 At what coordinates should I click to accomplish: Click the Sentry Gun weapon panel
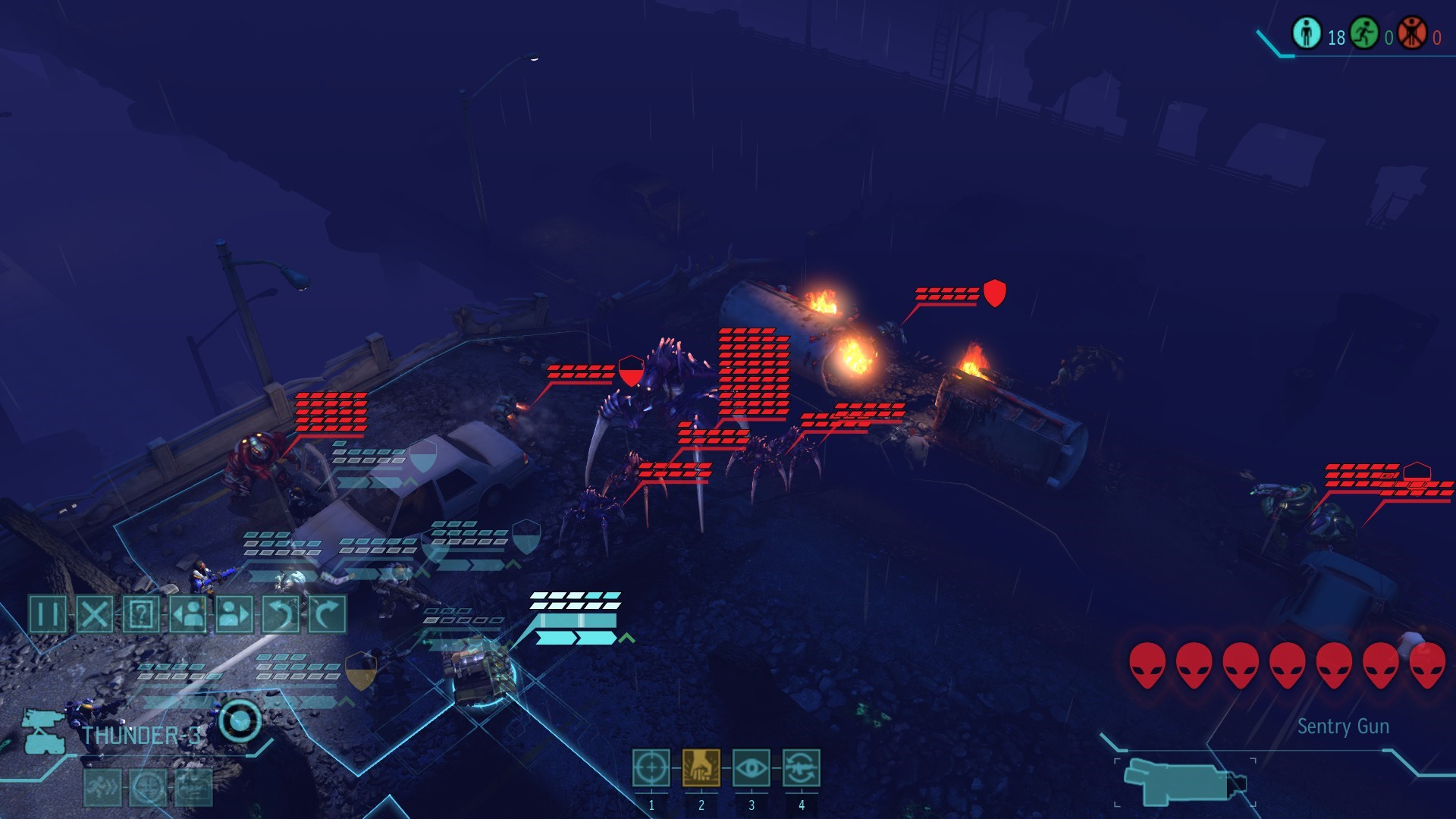click(x=1185, y=782)
